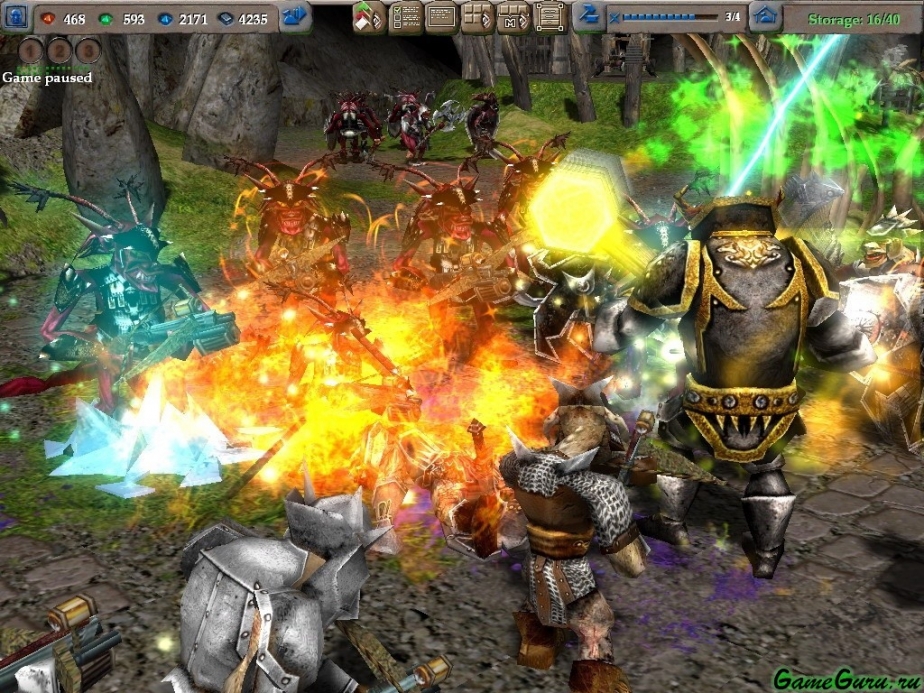Select squad group number 2
The width and height of the screenshot is (924, 693).
point(59,50)
